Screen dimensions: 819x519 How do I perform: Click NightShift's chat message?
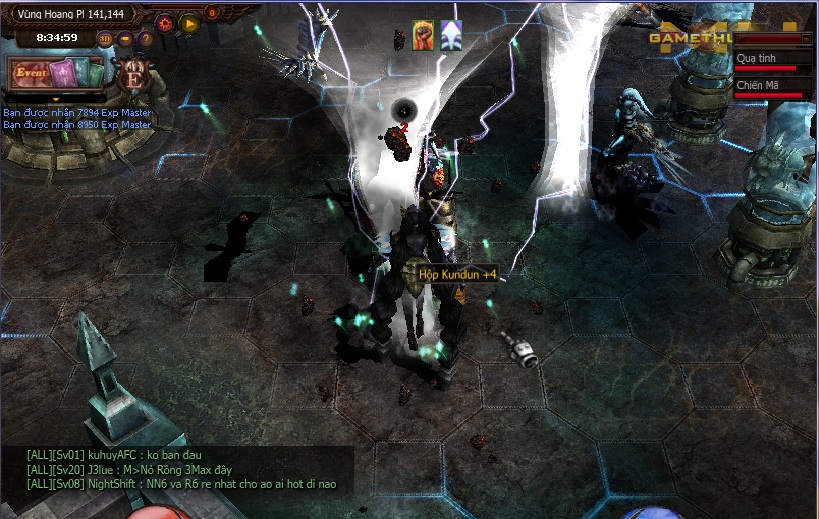coord(182,484)
